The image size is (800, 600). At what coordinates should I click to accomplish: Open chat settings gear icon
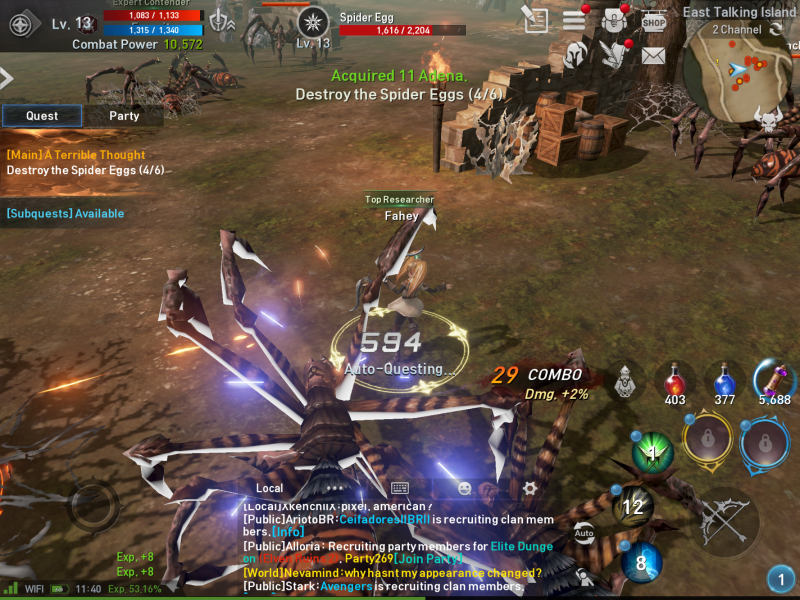click(529, 488)
